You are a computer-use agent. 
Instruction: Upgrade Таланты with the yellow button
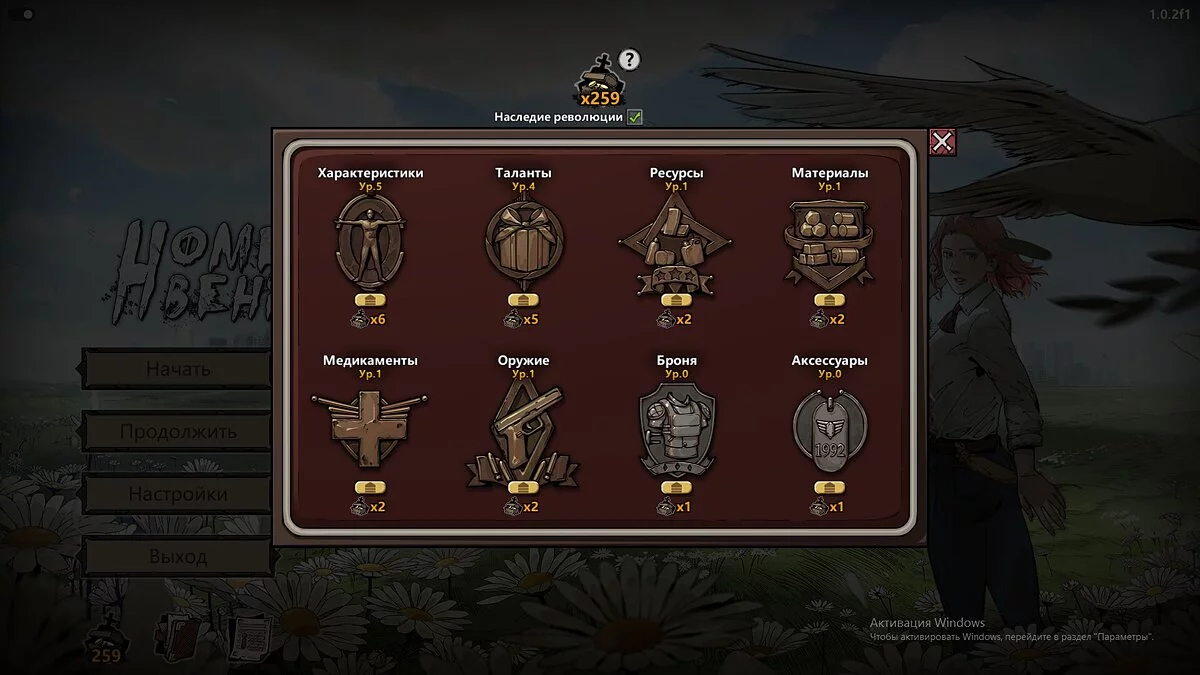pyautogui.click(x=523, y=300)
